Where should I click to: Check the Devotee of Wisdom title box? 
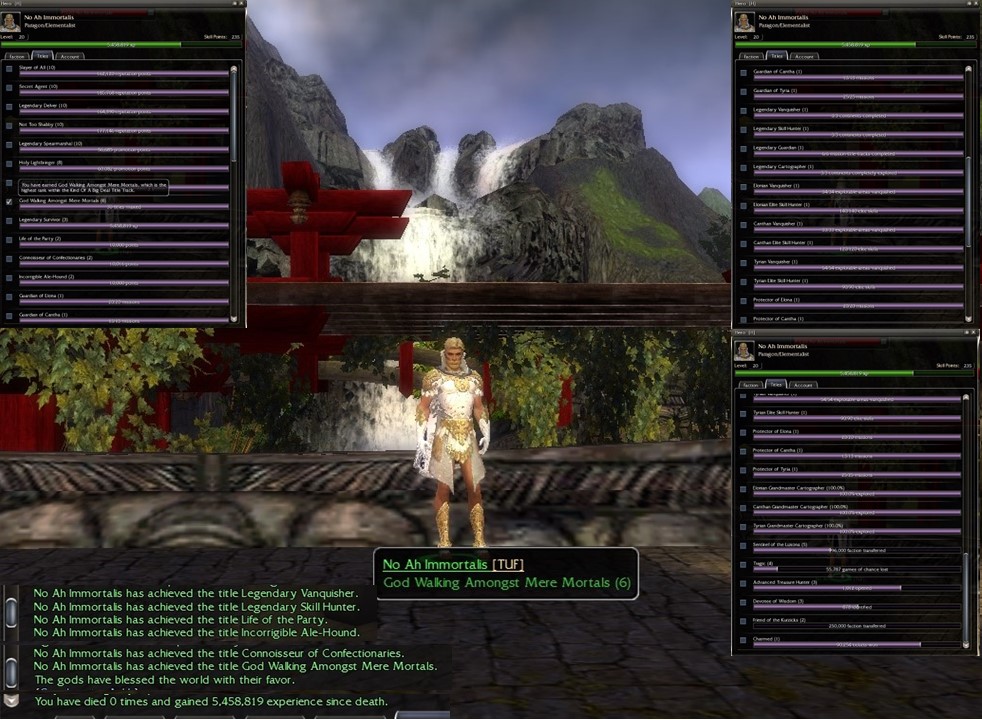pyautogui.click(x=744, y=602)
